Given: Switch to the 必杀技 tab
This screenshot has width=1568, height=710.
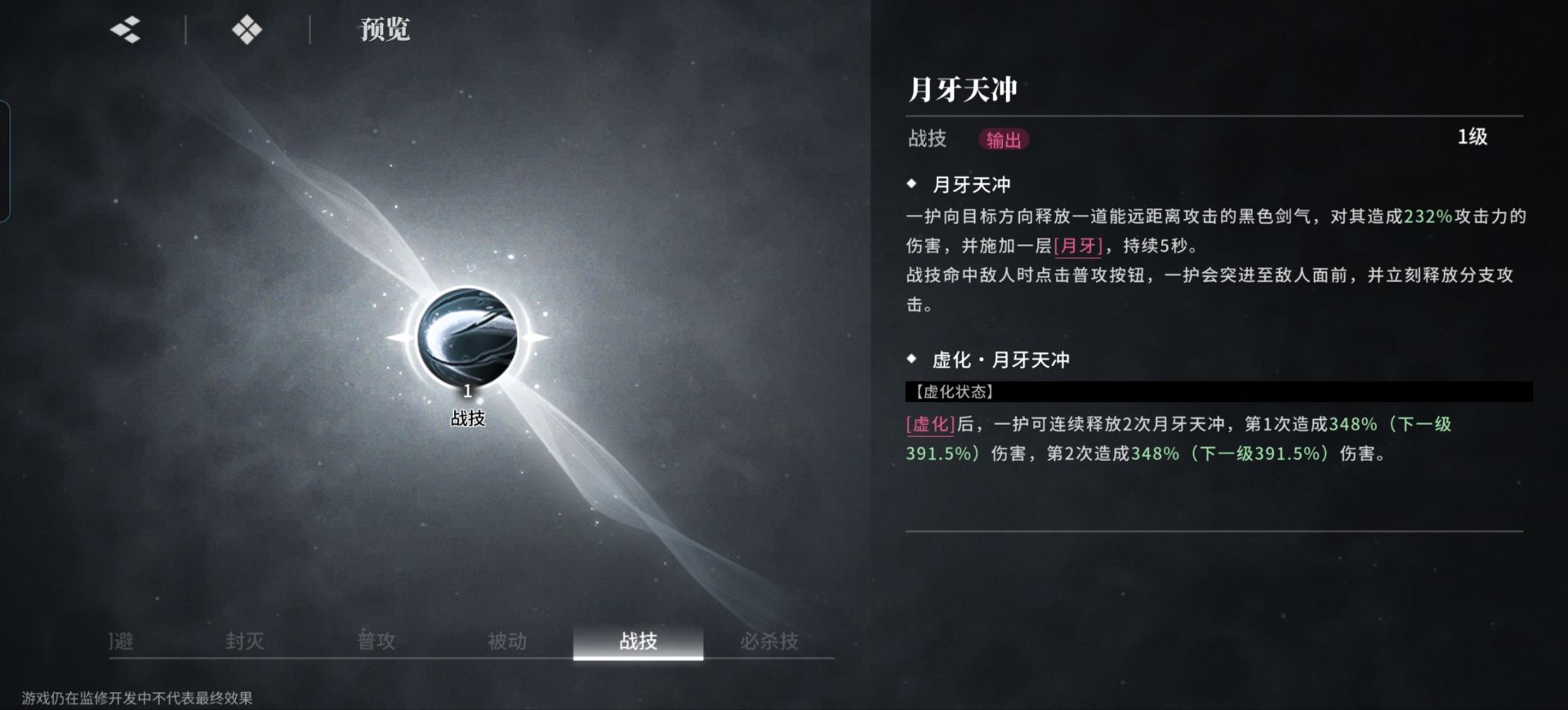Looking at the screenshot, I should 771,642.
